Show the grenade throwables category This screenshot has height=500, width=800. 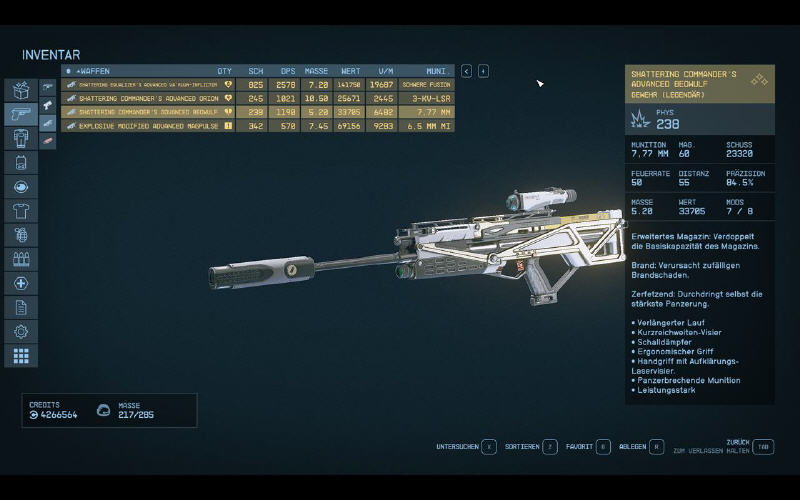[21, 235]
